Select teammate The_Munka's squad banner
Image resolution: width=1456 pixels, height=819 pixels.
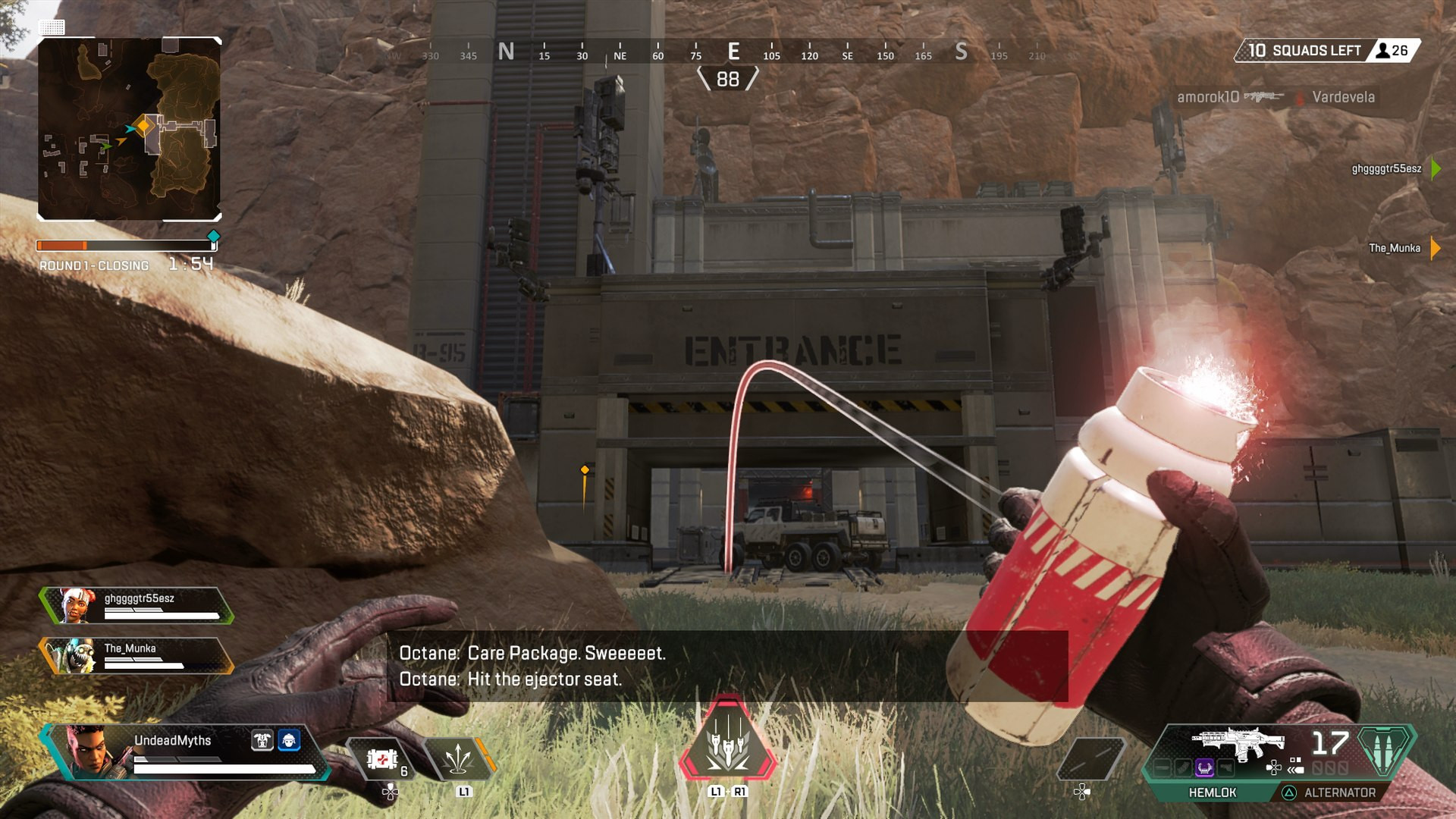point(136,655)
